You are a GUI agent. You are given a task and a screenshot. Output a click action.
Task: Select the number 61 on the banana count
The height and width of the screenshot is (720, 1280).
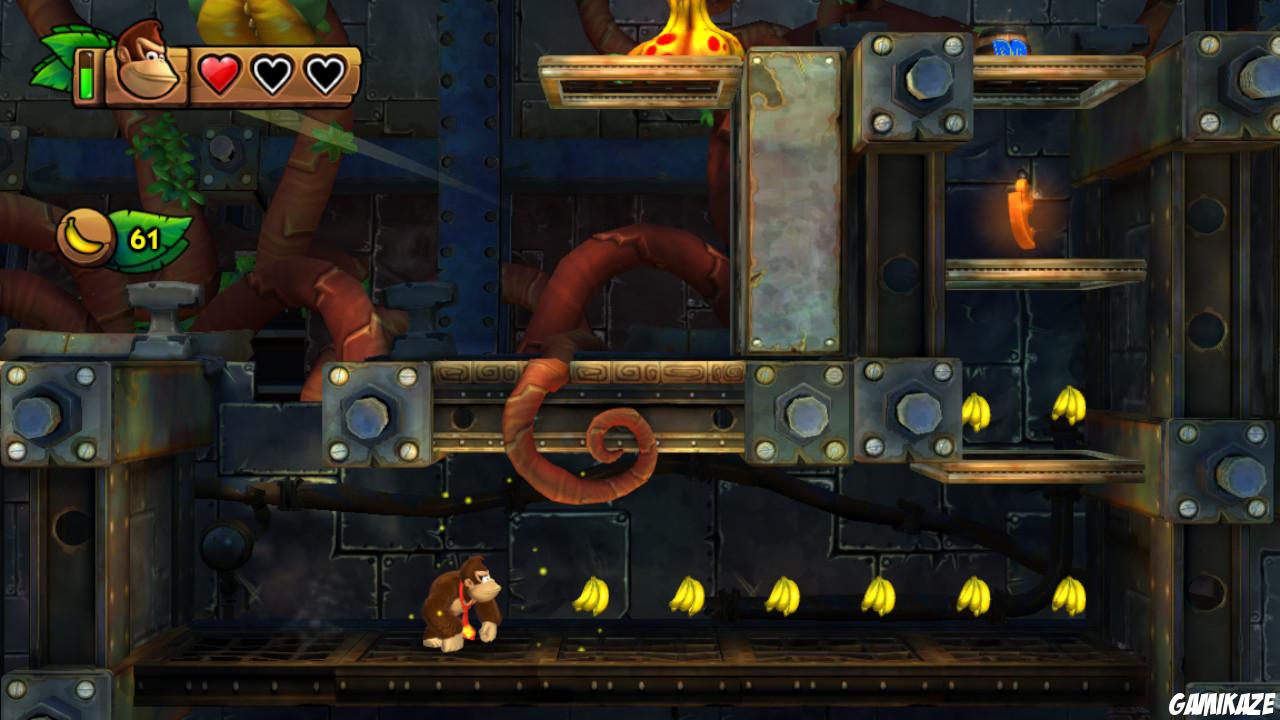(x=143, y=236)
